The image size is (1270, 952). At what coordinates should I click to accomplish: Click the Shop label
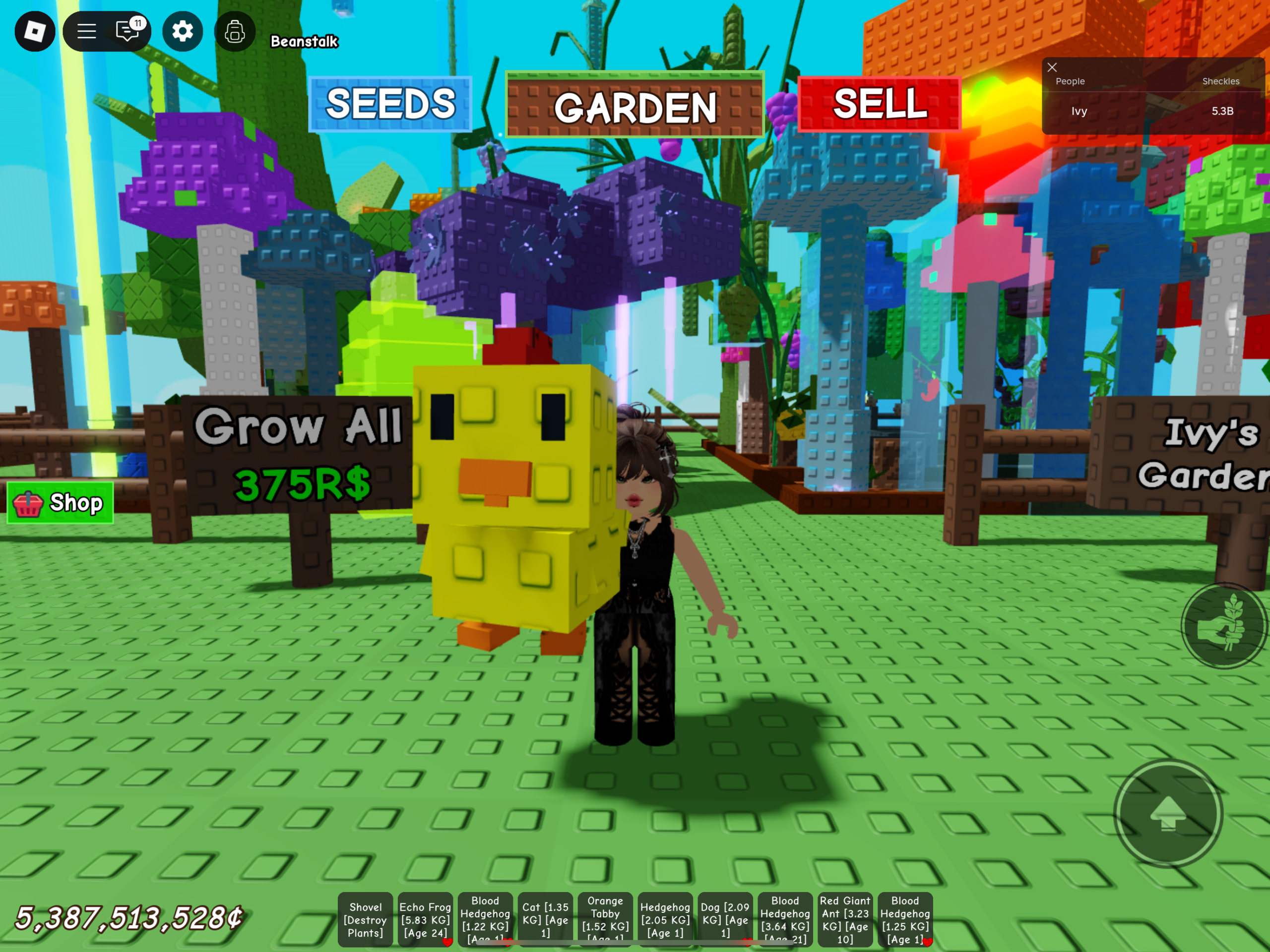tap(75, 503)
